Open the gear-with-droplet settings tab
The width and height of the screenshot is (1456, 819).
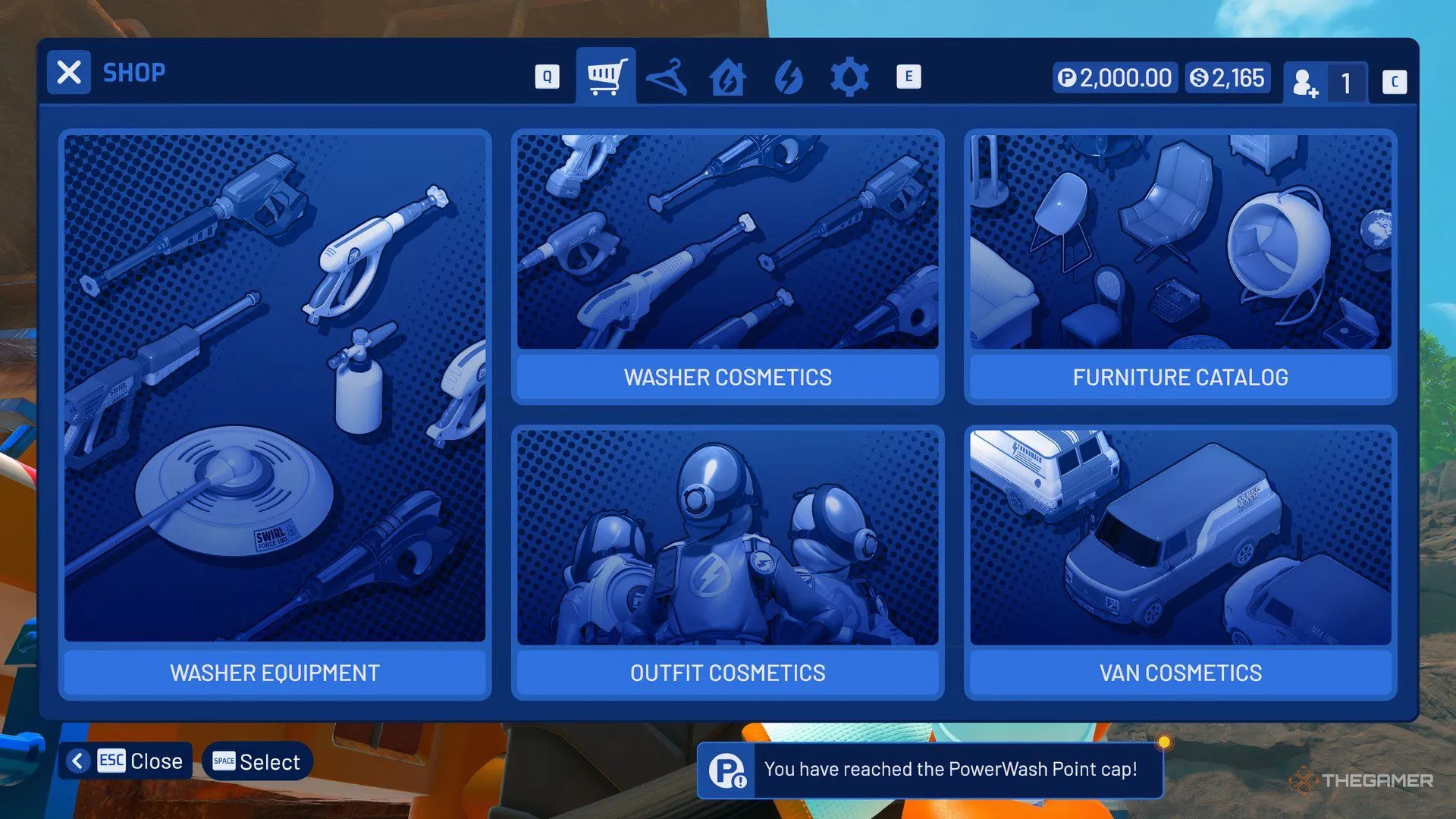point(849,76)
